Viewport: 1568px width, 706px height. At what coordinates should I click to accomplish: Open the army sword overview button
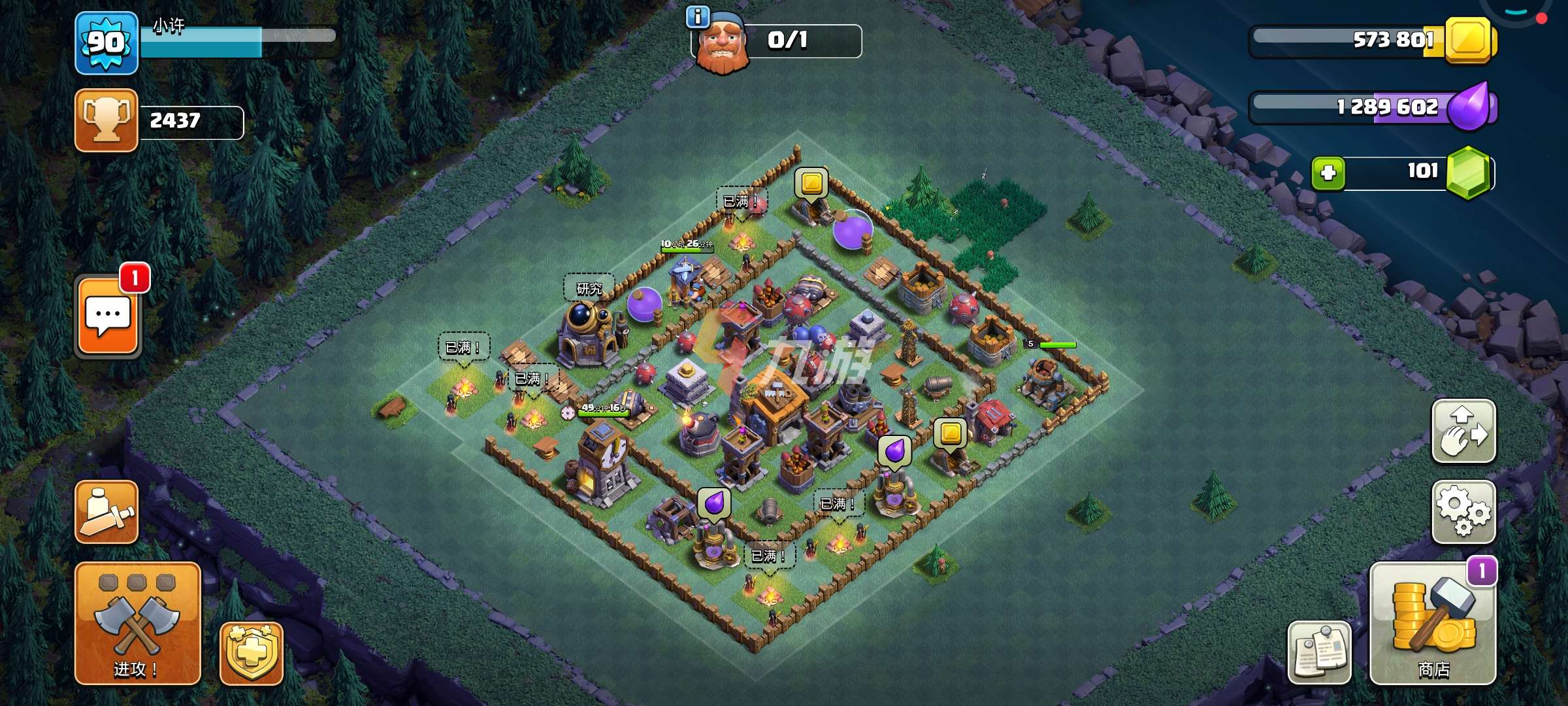tap(106, 512)
